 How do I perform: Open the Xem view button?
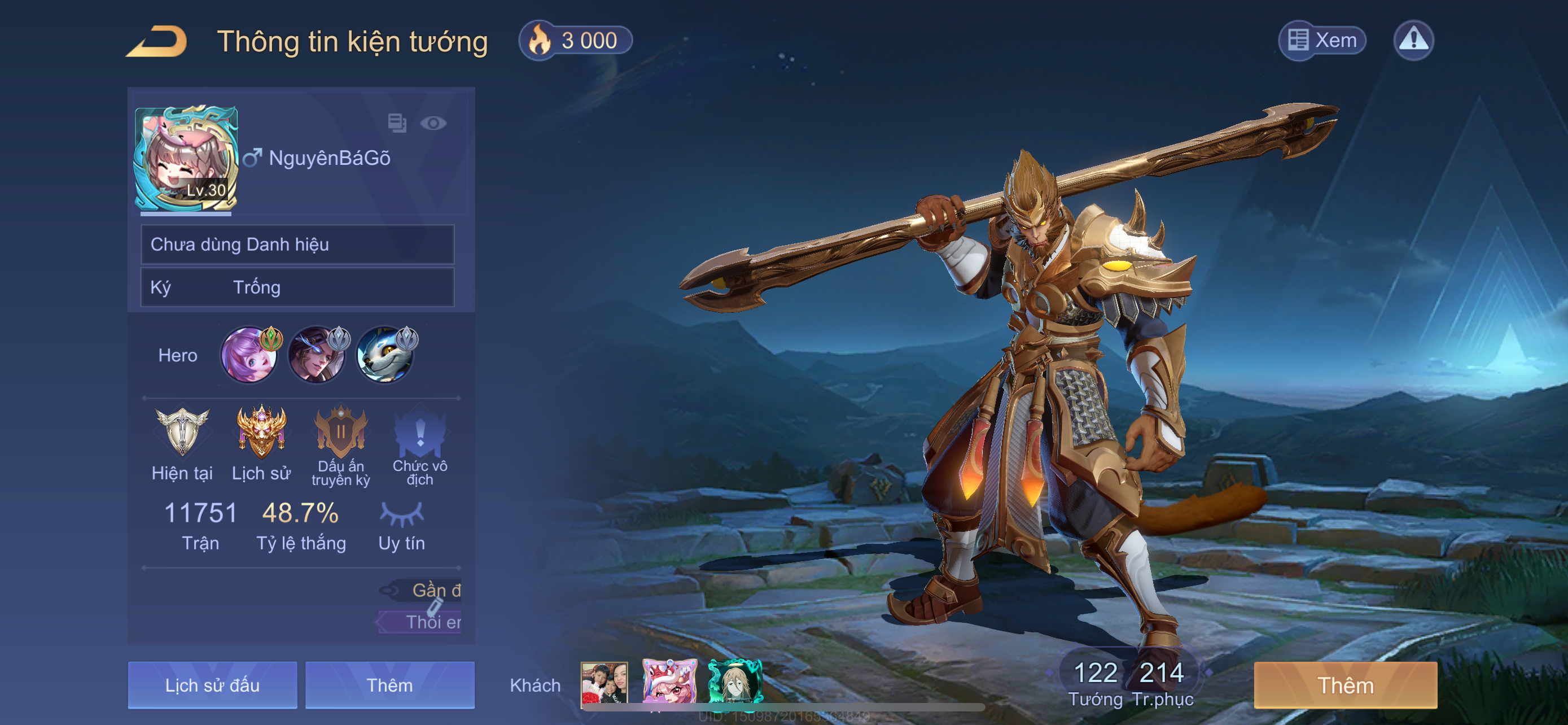tap(1321, 41)
